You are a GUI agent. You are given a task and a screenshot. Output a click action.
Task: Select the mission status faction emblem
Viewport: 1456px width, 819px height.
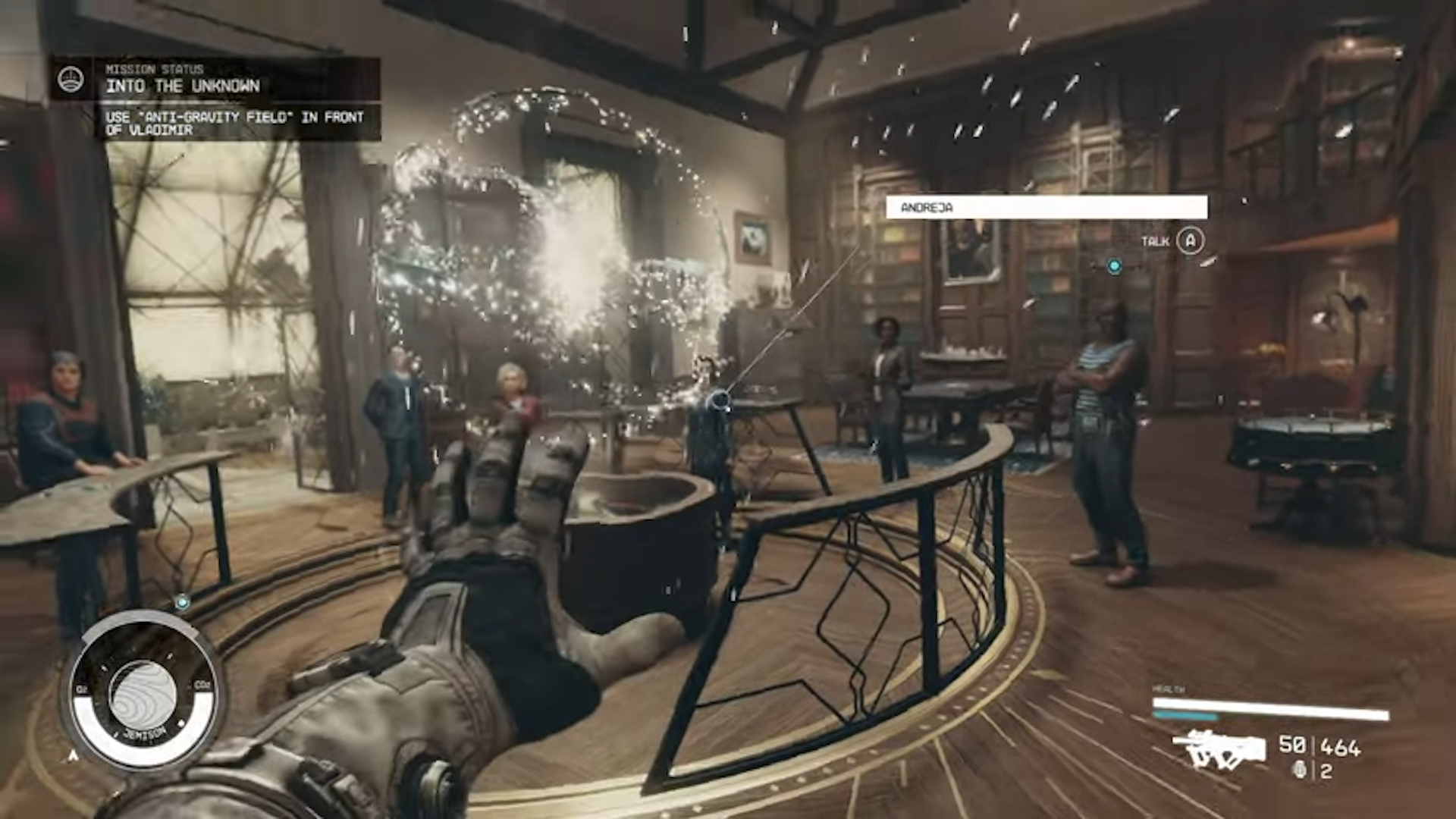pos(71,79)
